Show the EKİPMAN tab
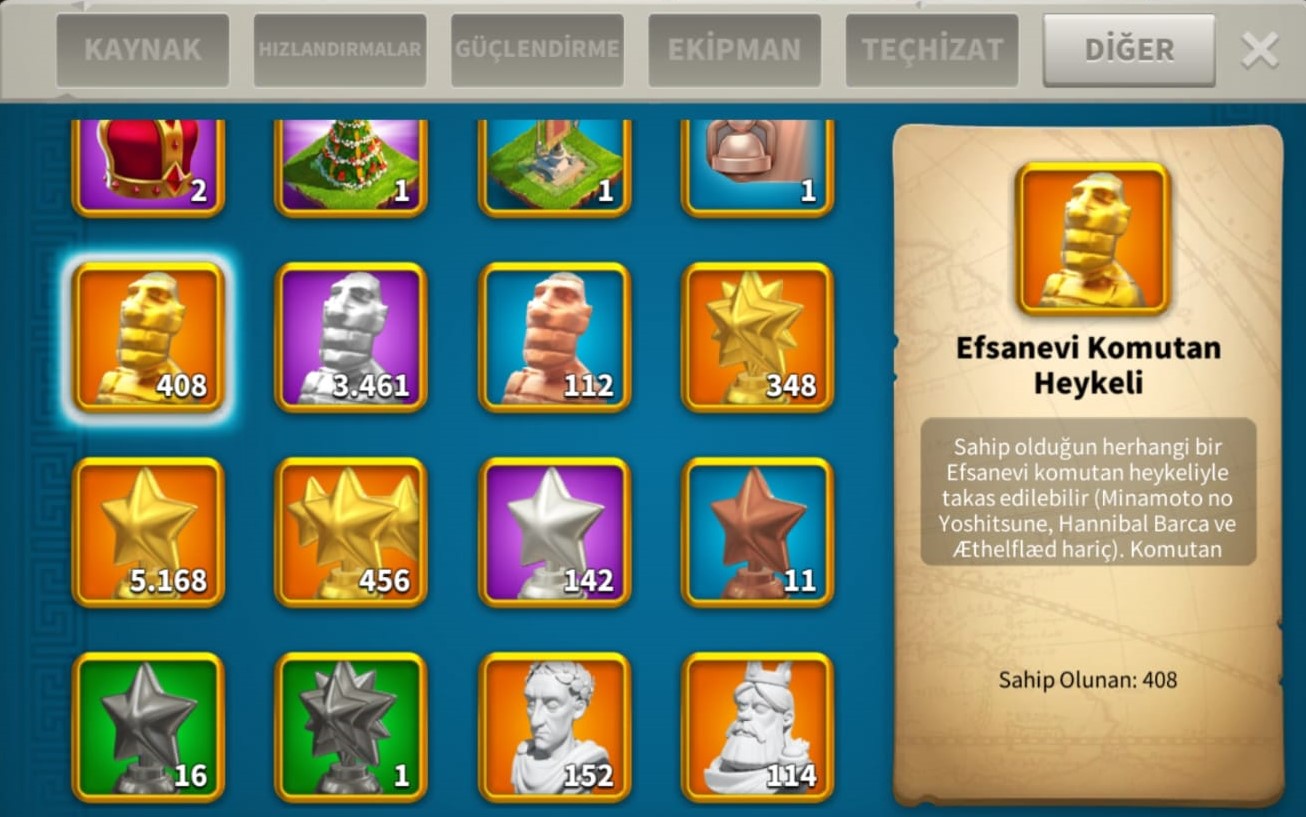The width and height of the screenshot is (1306, 817). tap(735, 50)
